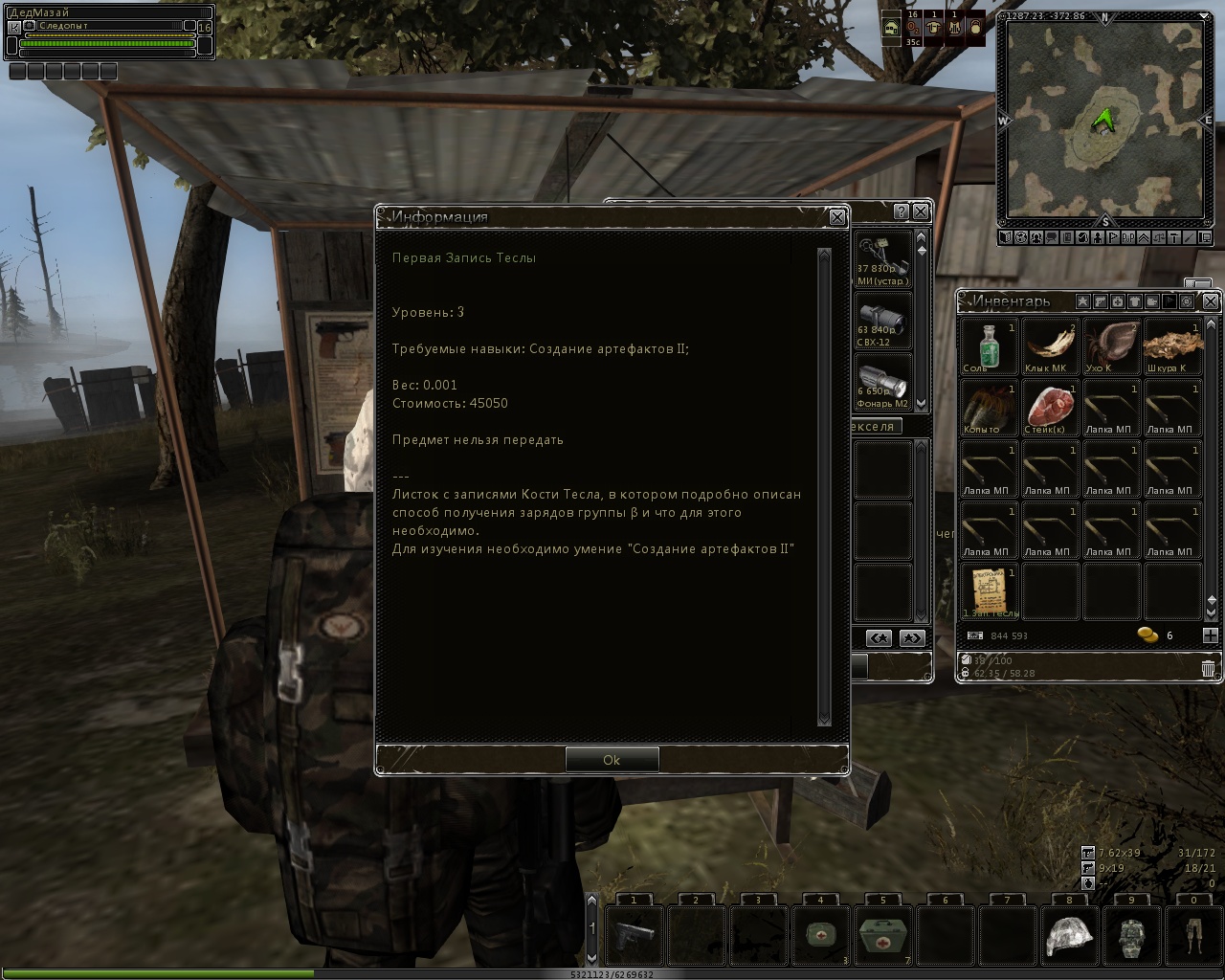1225x980 pixels.
Task: Close the trader shop window
Action: pos(921,212)
